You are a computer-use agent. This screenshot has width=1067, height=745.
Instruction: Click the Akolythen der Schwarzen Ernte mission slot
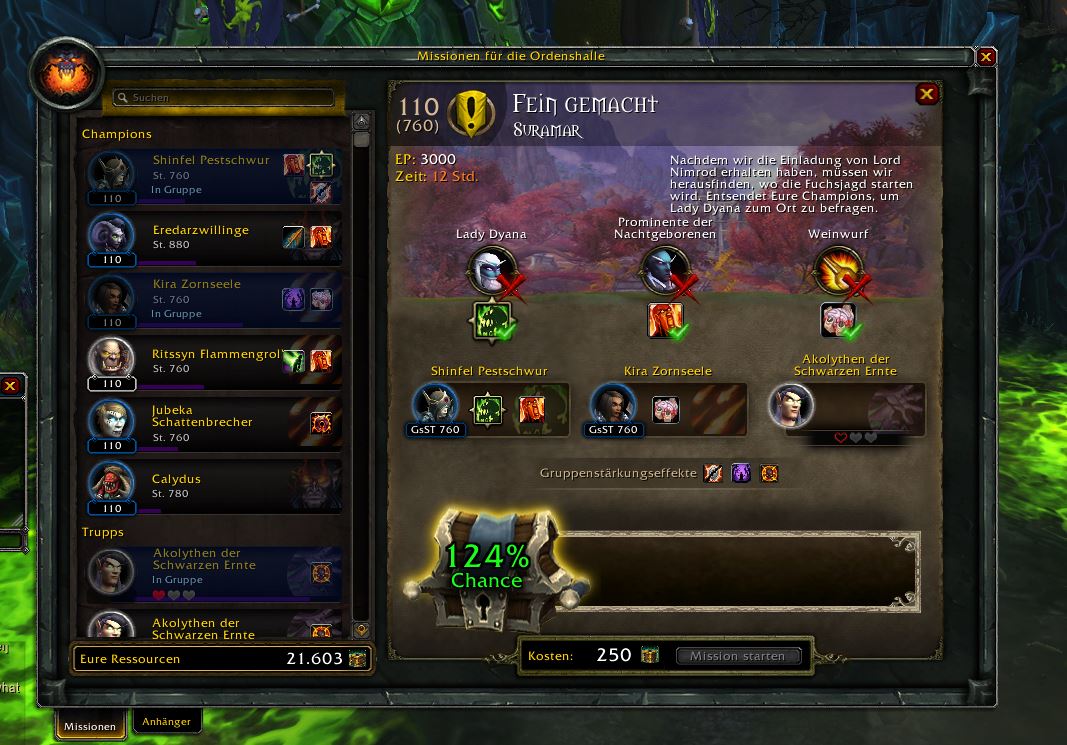click(x=791, y=406)
